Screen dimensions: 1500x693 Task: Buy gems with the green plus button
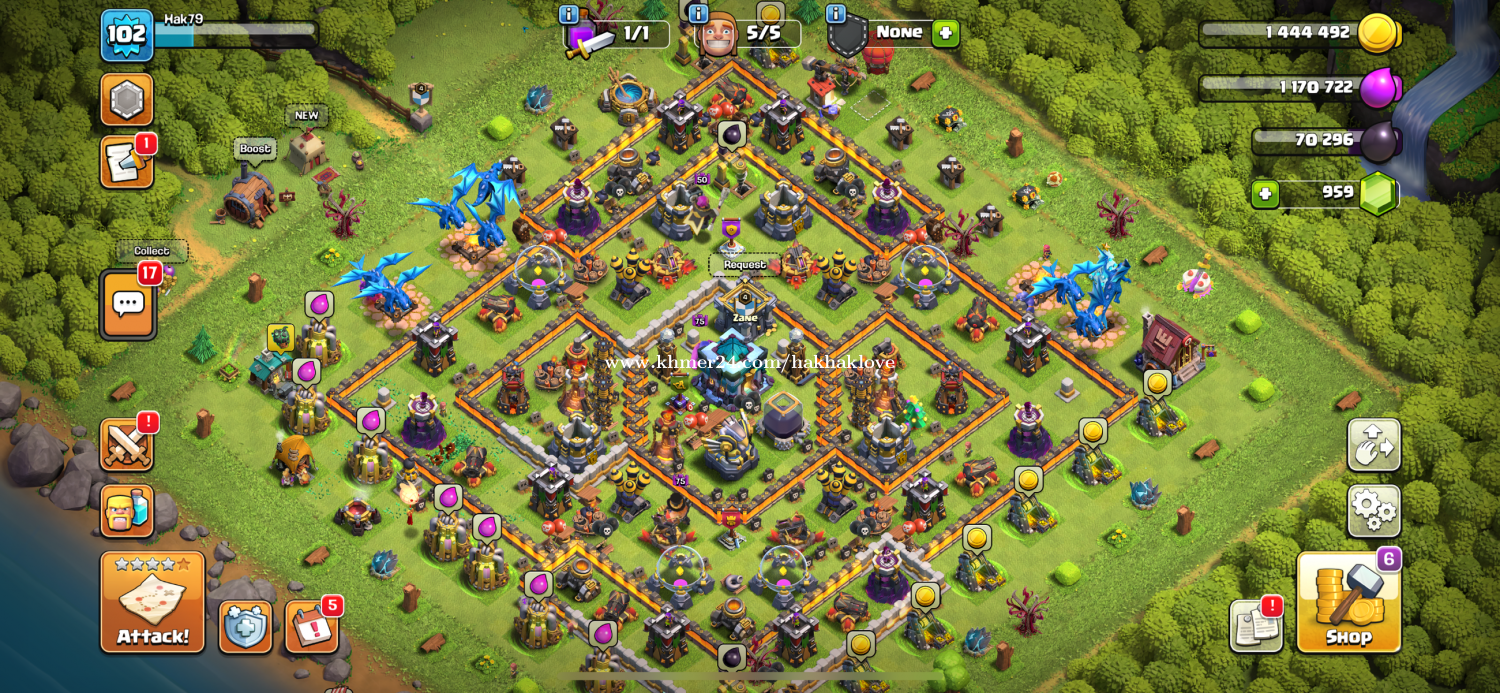(x=1265, y=193)
